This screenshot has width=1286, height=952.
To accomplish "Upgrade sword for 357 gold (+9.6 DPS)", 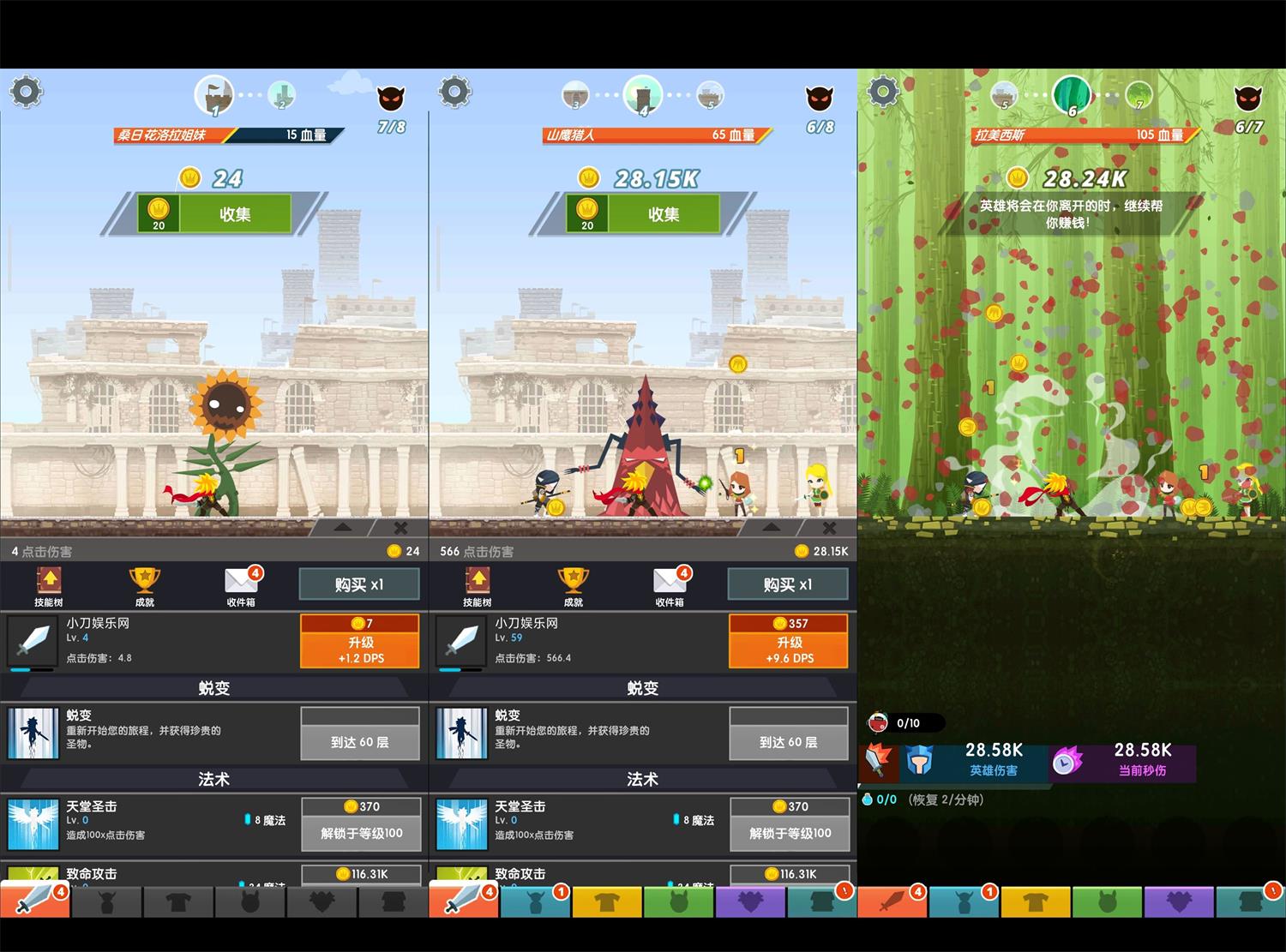I will click(x=788, y=641).
